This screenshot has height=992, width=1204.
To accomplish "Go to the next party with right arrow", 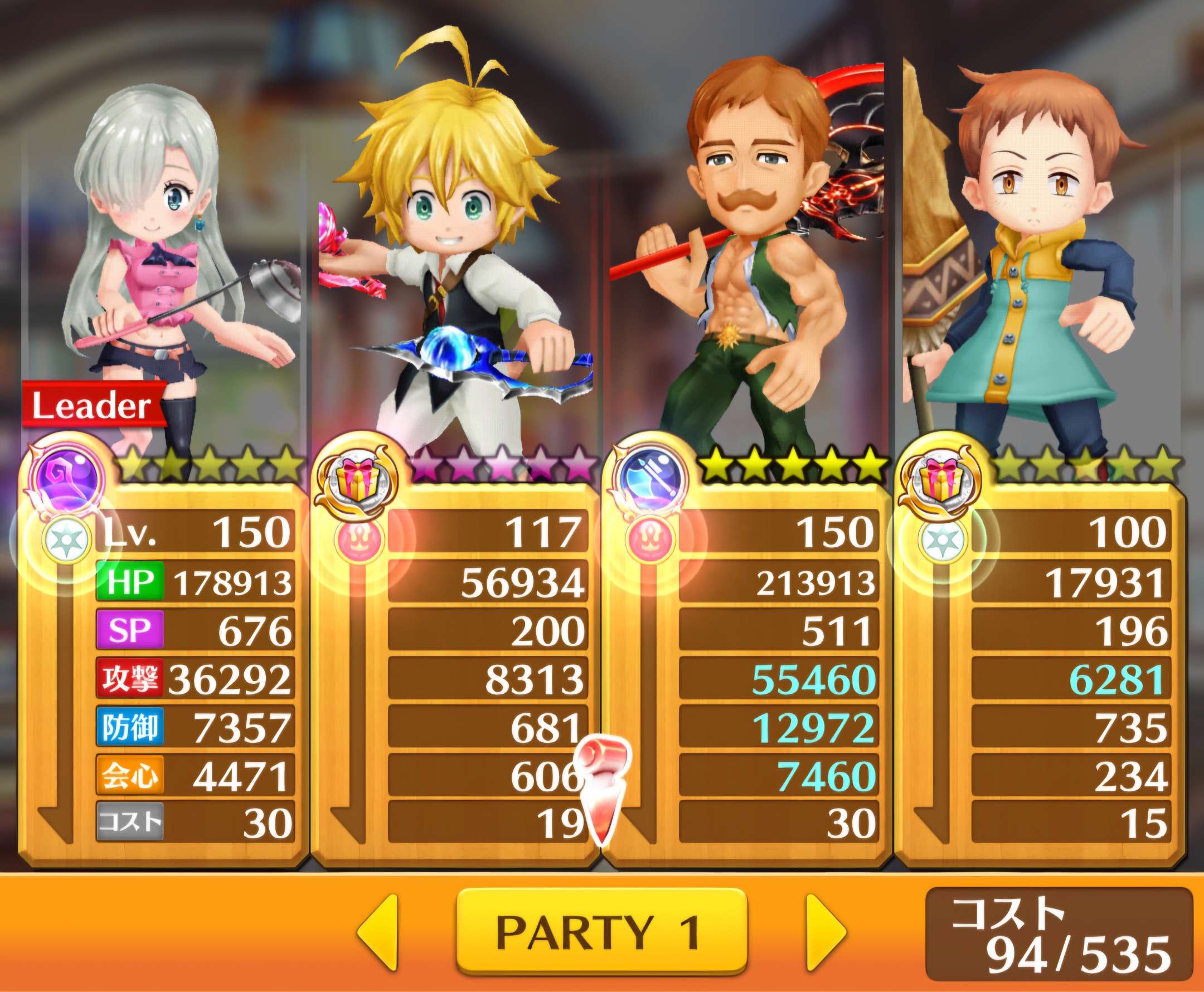I will (825, 932).
